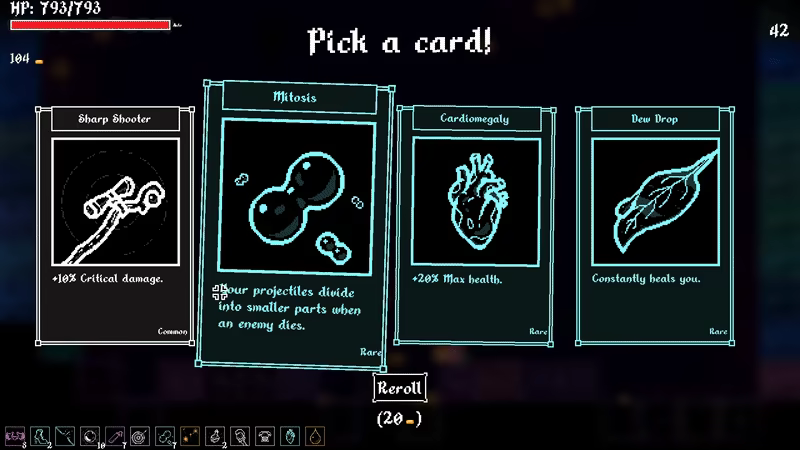Select the teal heart upgrade icon
This screenshot has width=800, height=450.
(x=290, y=435)
